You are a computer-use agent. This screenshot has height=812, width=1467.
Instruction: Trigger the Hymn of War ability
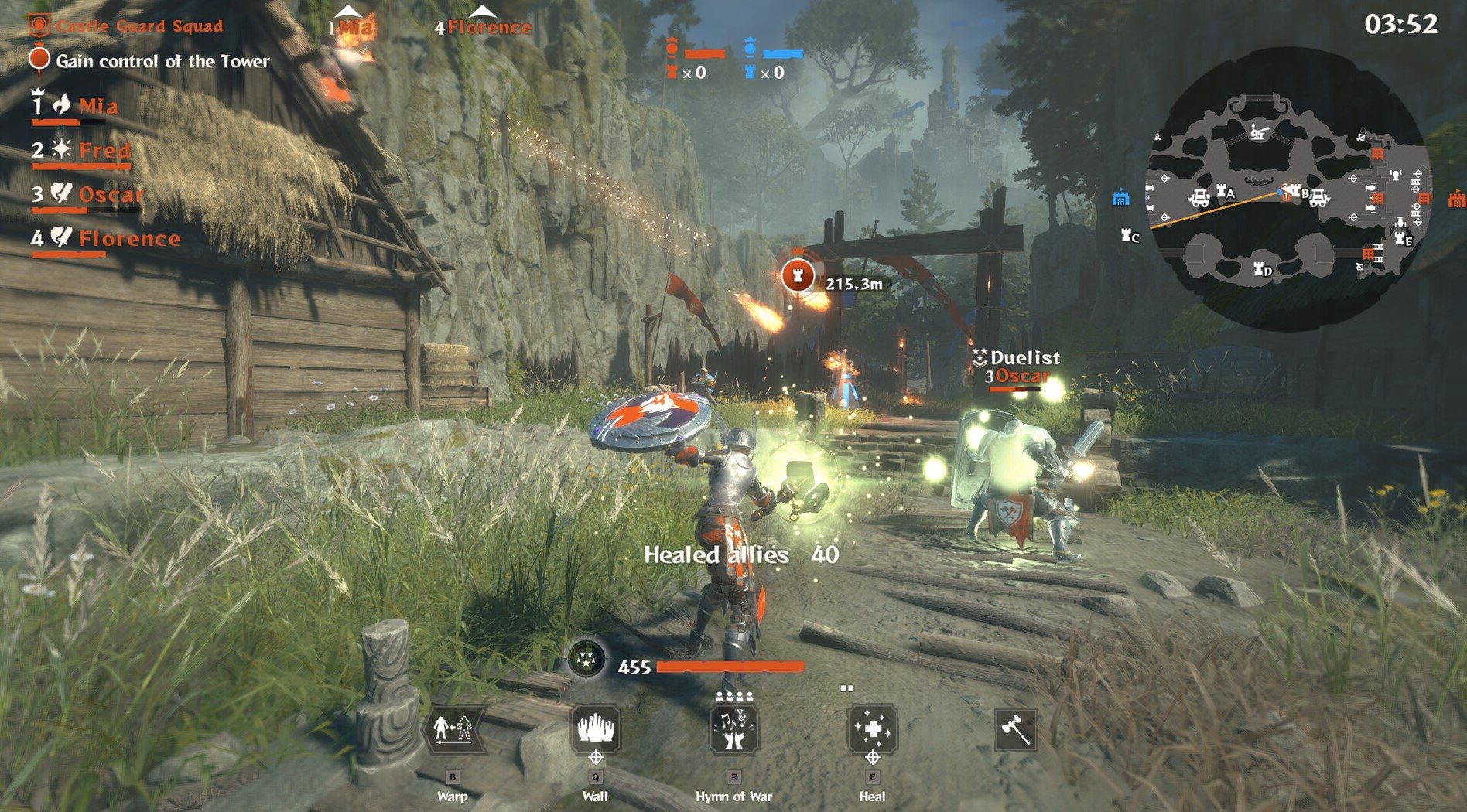point(733,729)
